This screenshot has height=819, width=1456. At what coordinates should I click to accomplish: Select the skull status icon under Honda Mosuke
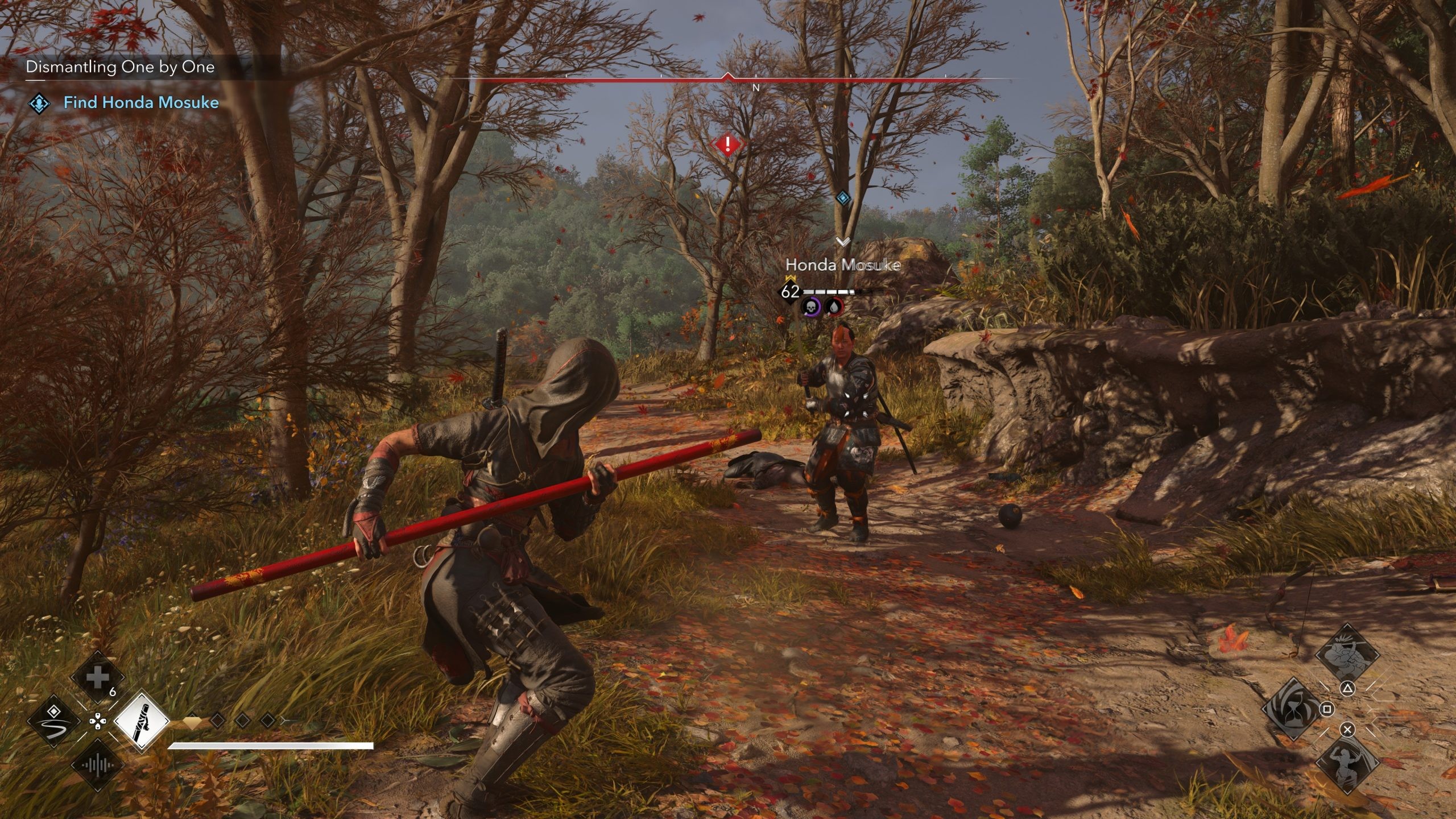coord(810,307)
